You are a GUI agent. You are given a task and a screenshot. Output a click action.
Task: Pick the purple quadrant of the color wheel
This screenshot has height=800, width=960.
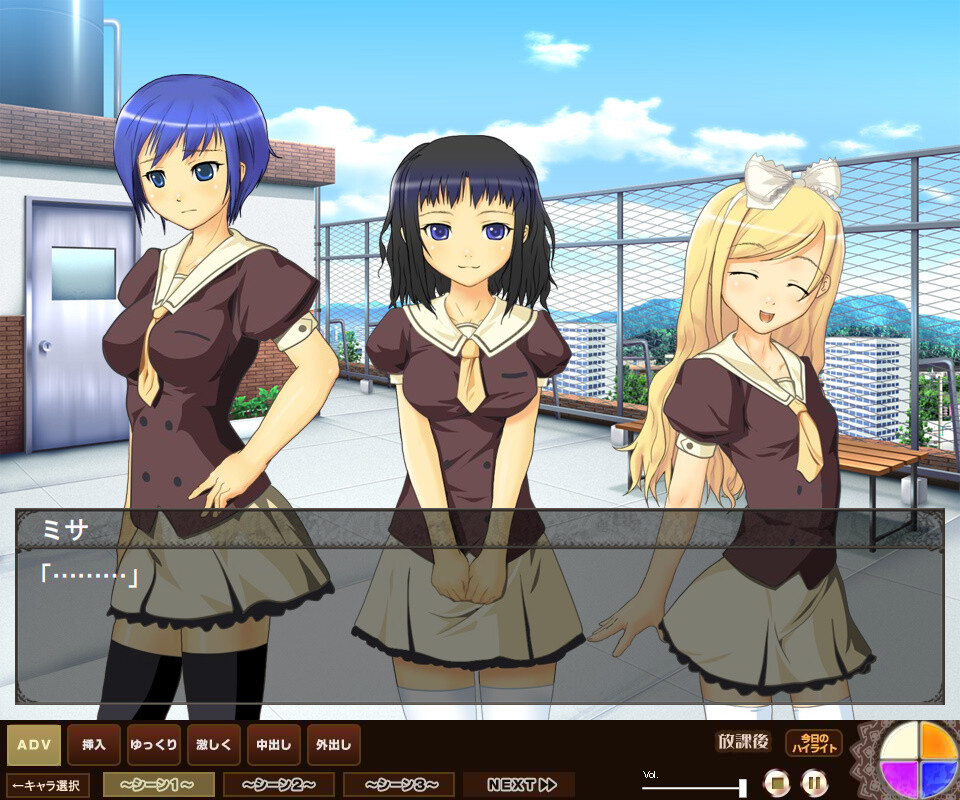click(x=900, y=778)
